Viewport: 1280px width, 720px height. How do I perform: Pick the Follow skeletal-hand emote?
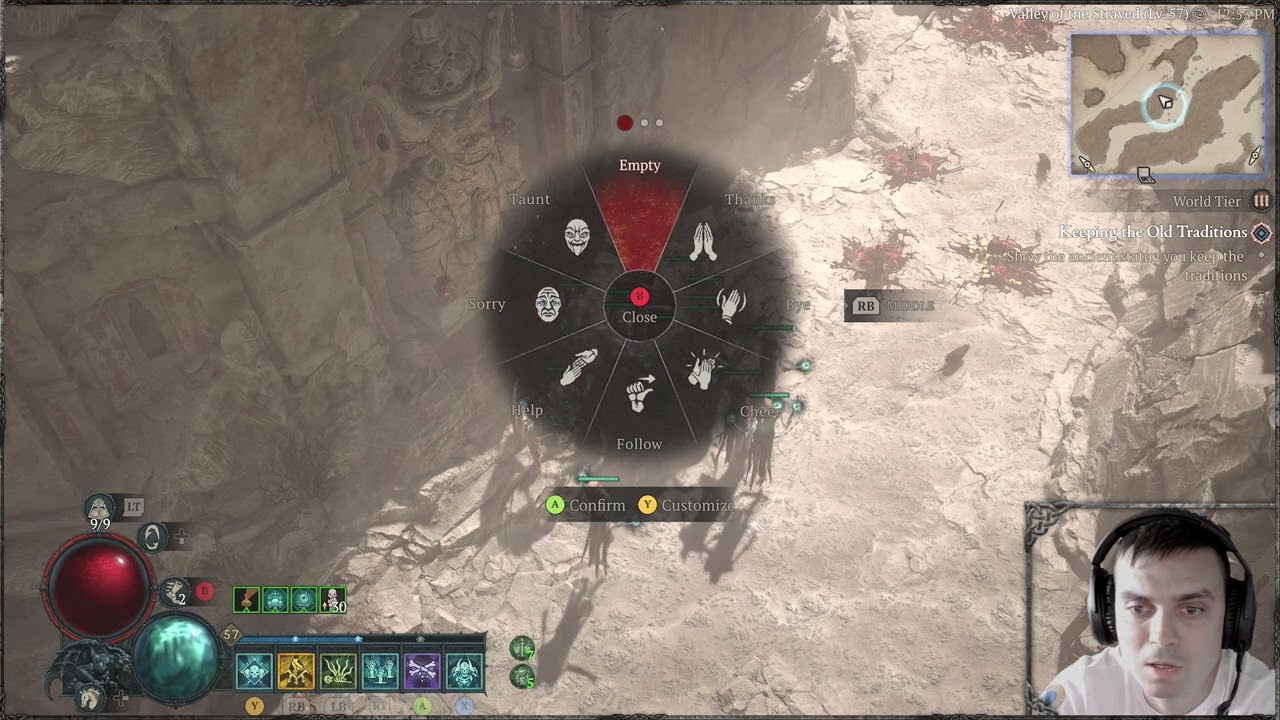coord(640,394)
